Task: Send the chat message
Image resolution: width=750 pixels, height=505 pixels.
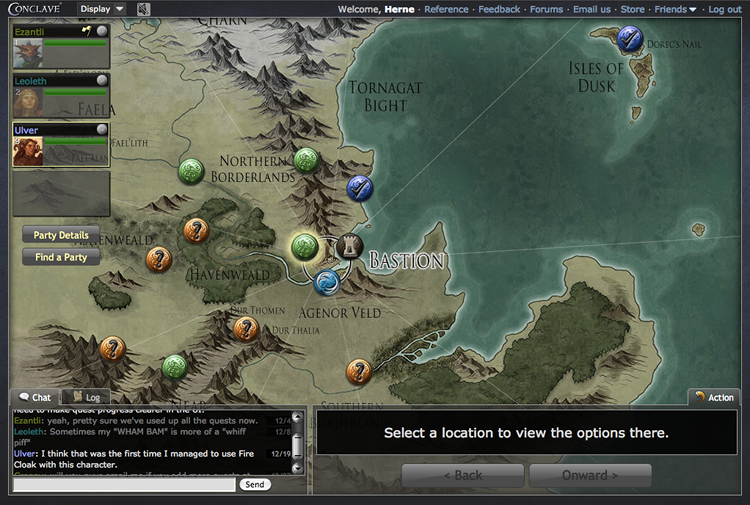Action: tap(255, 484)
